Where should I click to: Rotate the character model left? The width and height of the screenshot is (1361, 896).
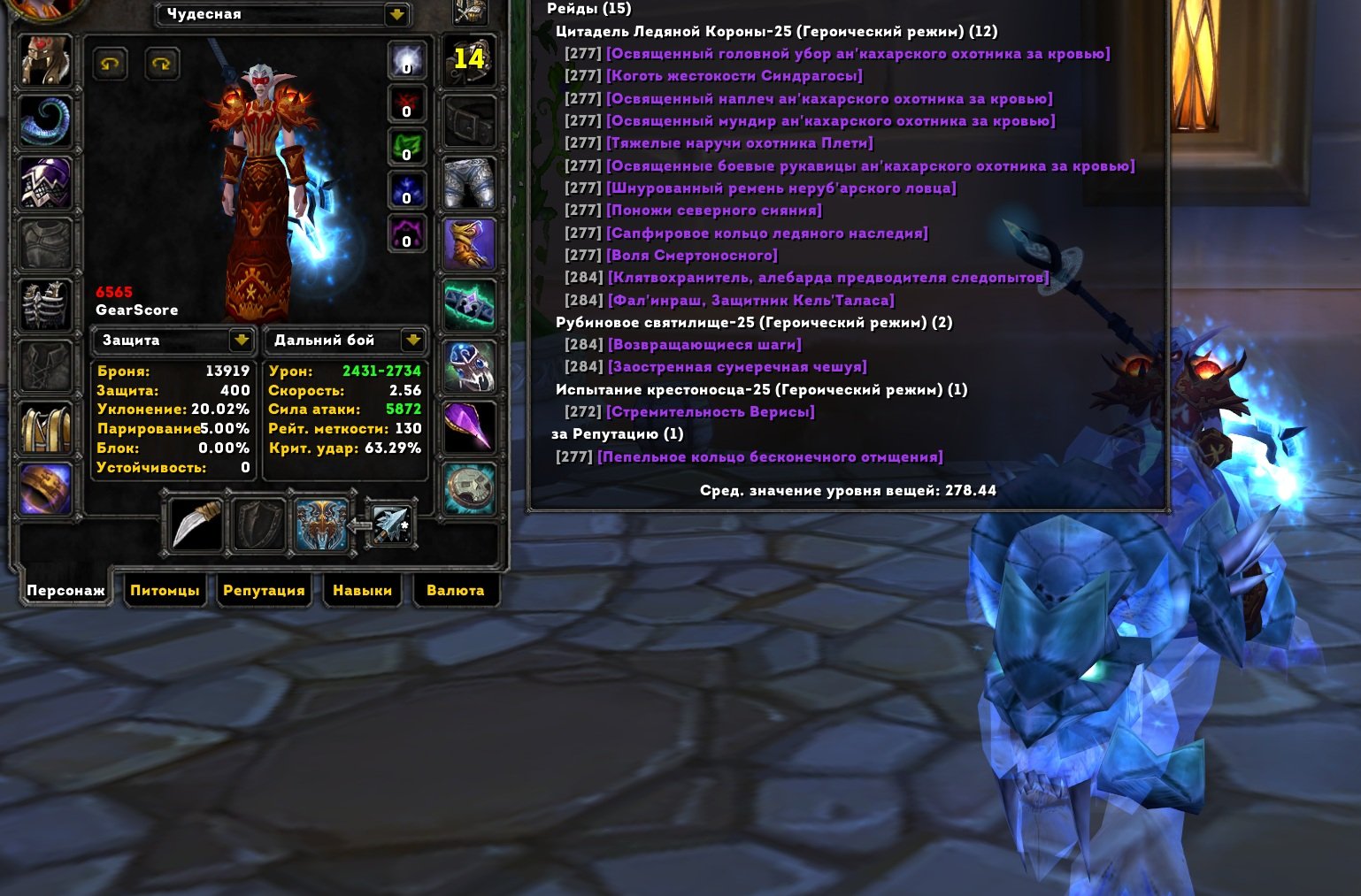coord(111,64)
